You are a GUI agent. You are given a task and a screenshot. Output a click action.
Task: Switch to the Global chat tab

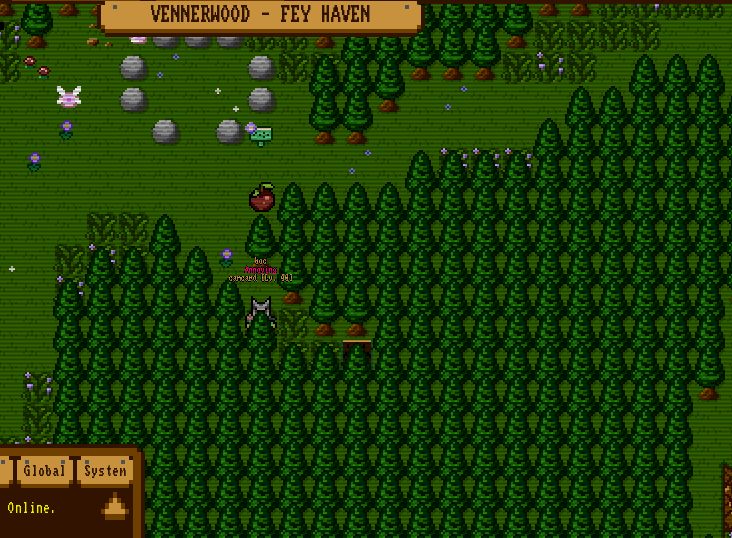44,471
